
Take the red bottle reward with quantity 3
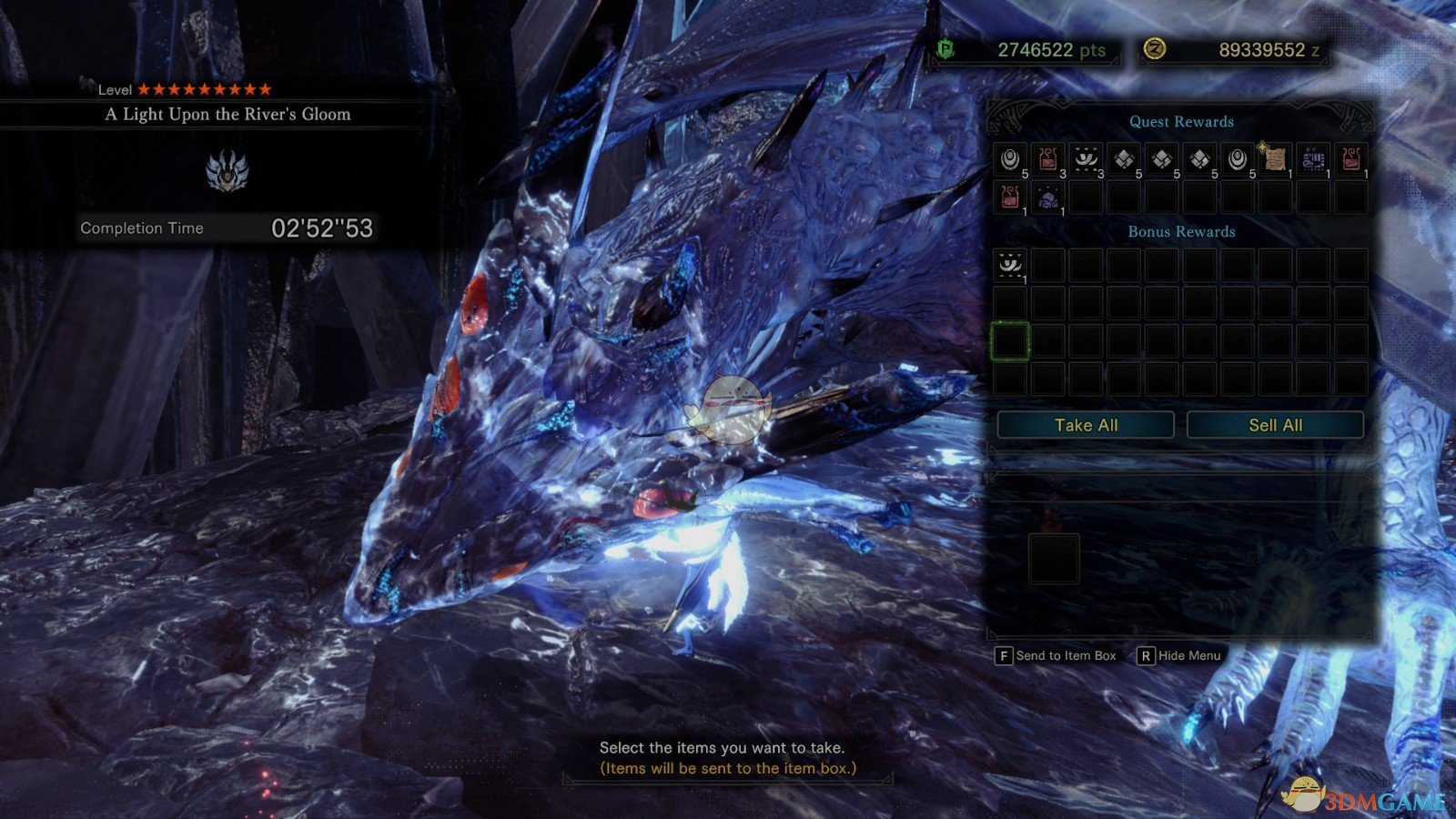[x=1047, y=159]
